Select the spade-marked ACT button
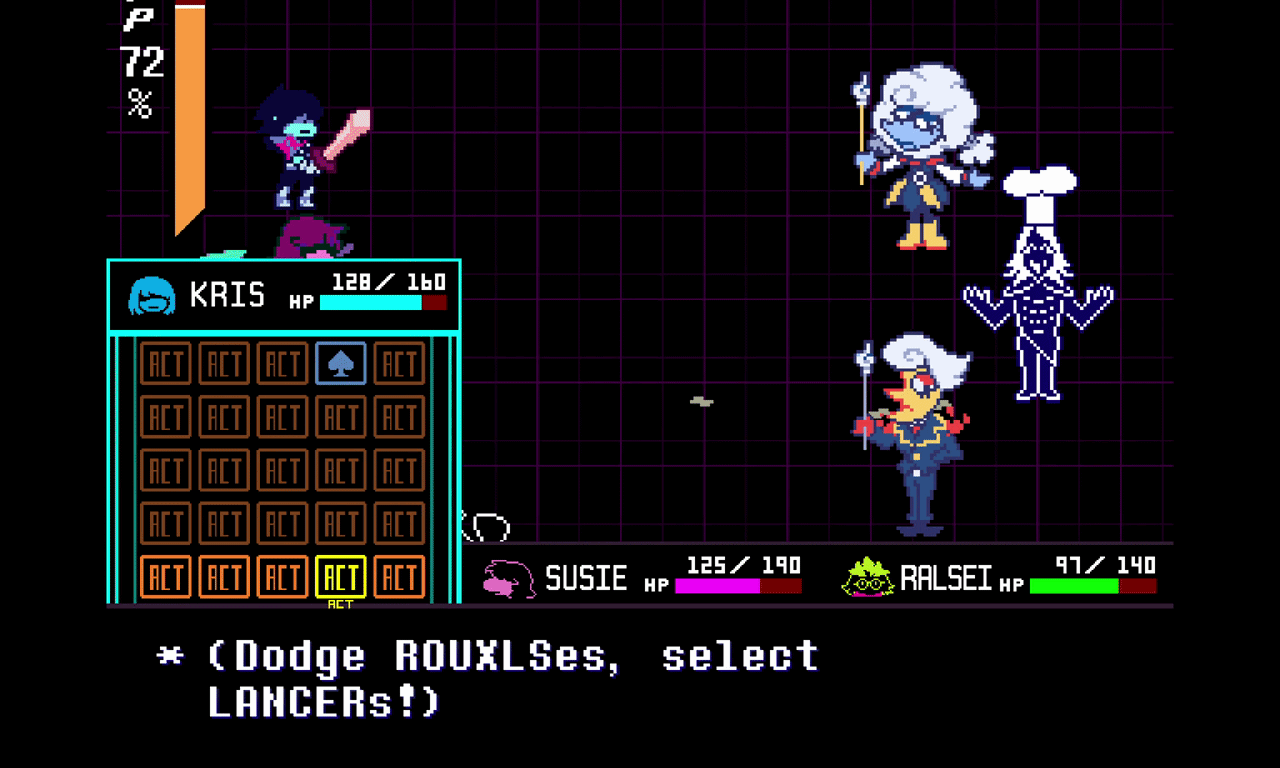This screenshot has width=1280, height=768. 340,363
